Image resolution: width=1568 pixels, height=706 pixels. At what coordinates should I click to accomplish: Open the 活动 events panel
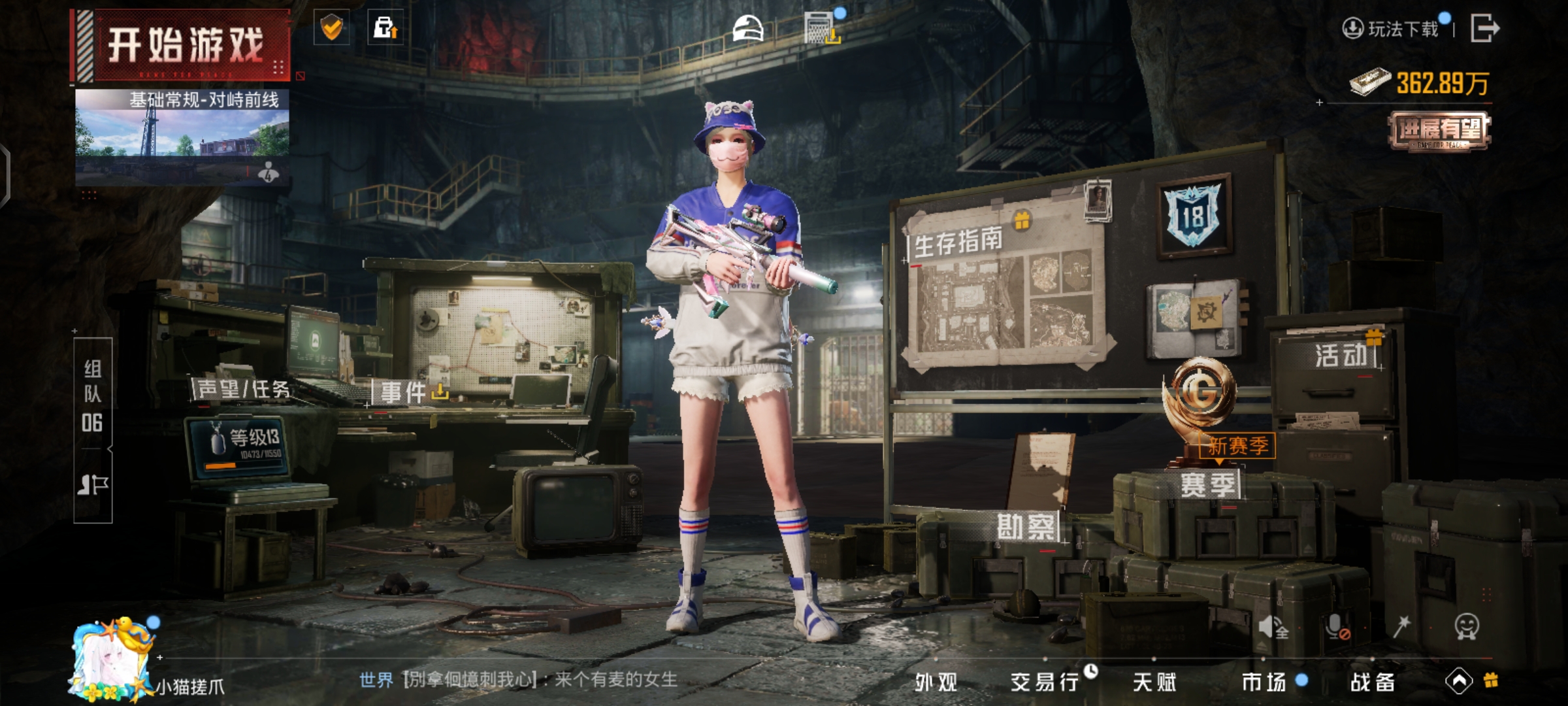1341,356
